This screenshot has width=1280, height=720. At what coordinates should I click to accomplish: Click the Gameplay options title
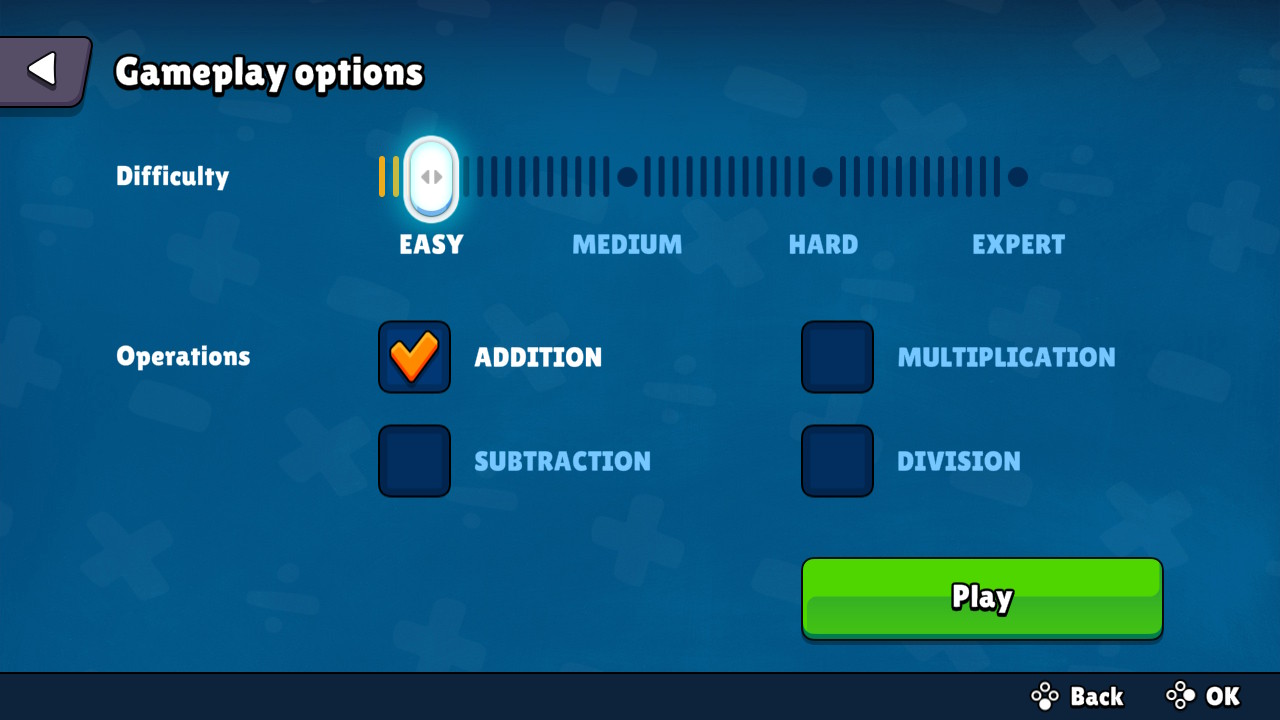(x=268, y=72)
